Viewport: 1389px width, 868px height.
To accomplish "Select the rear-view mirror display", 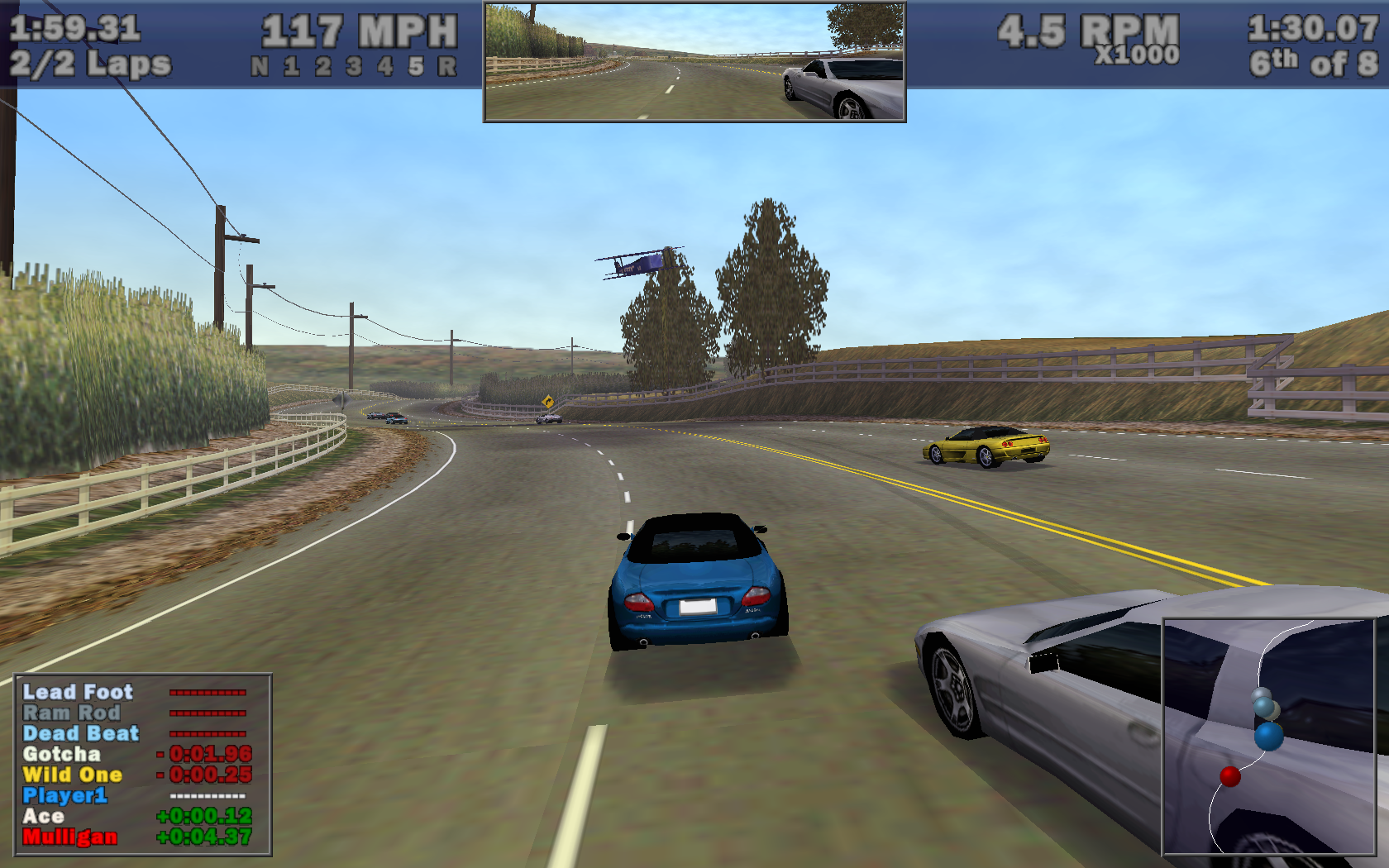I will [x=694, y=62].
